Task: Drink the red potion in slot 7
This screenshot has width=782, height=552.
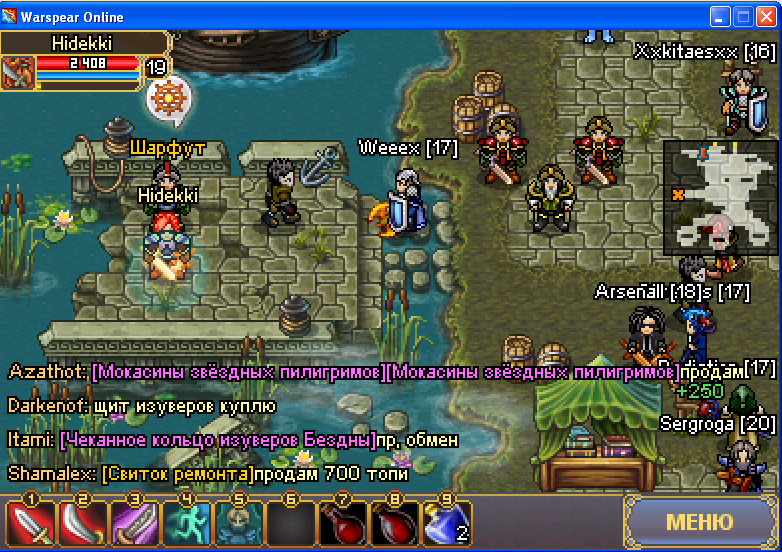Action: tap(343, 523)
